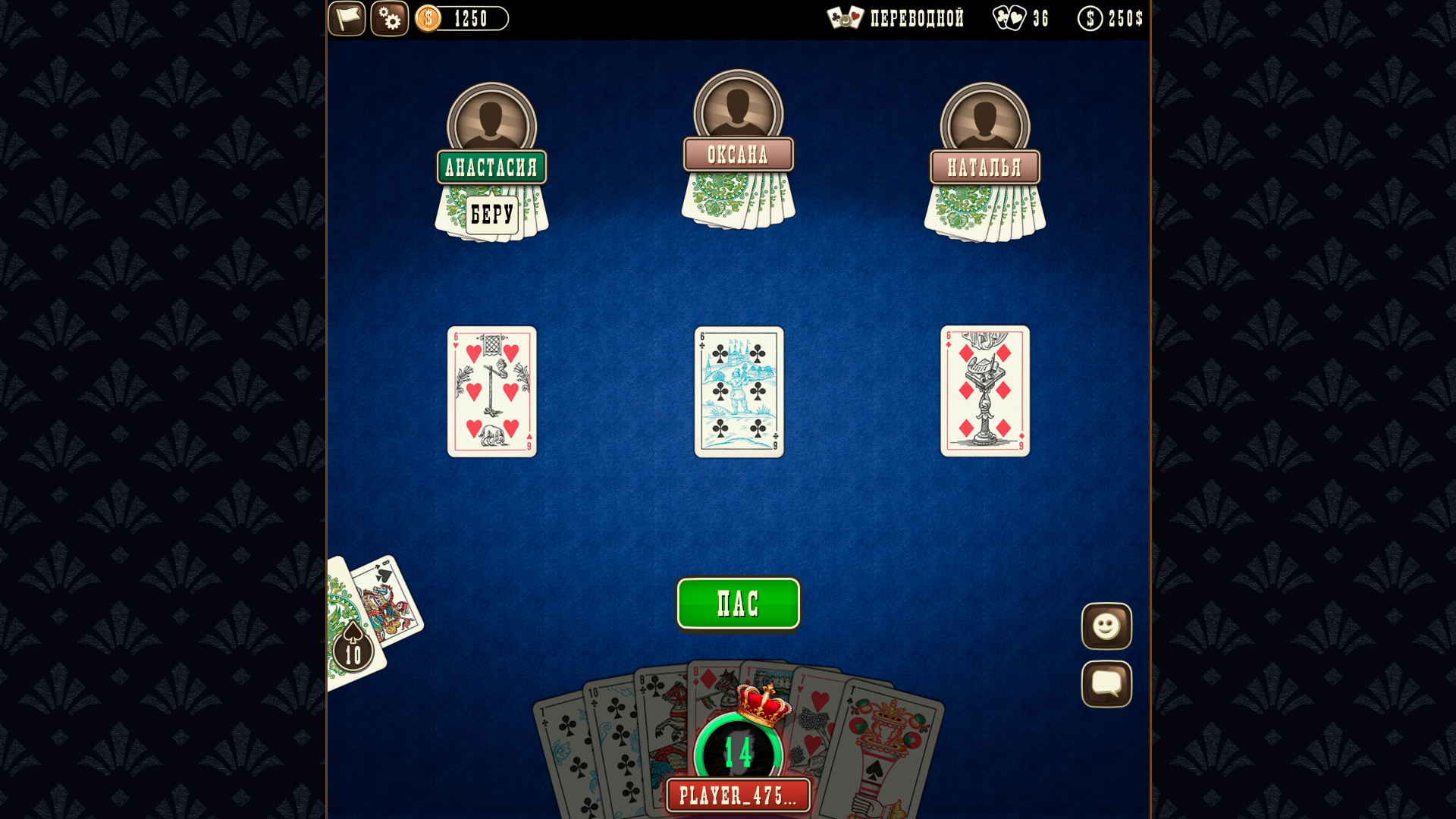This screenshot has width=1456, height=819.
Task: Click the БЕРУ status label under Анастасия
Action: pyautogui.click(x=491, y=215)
